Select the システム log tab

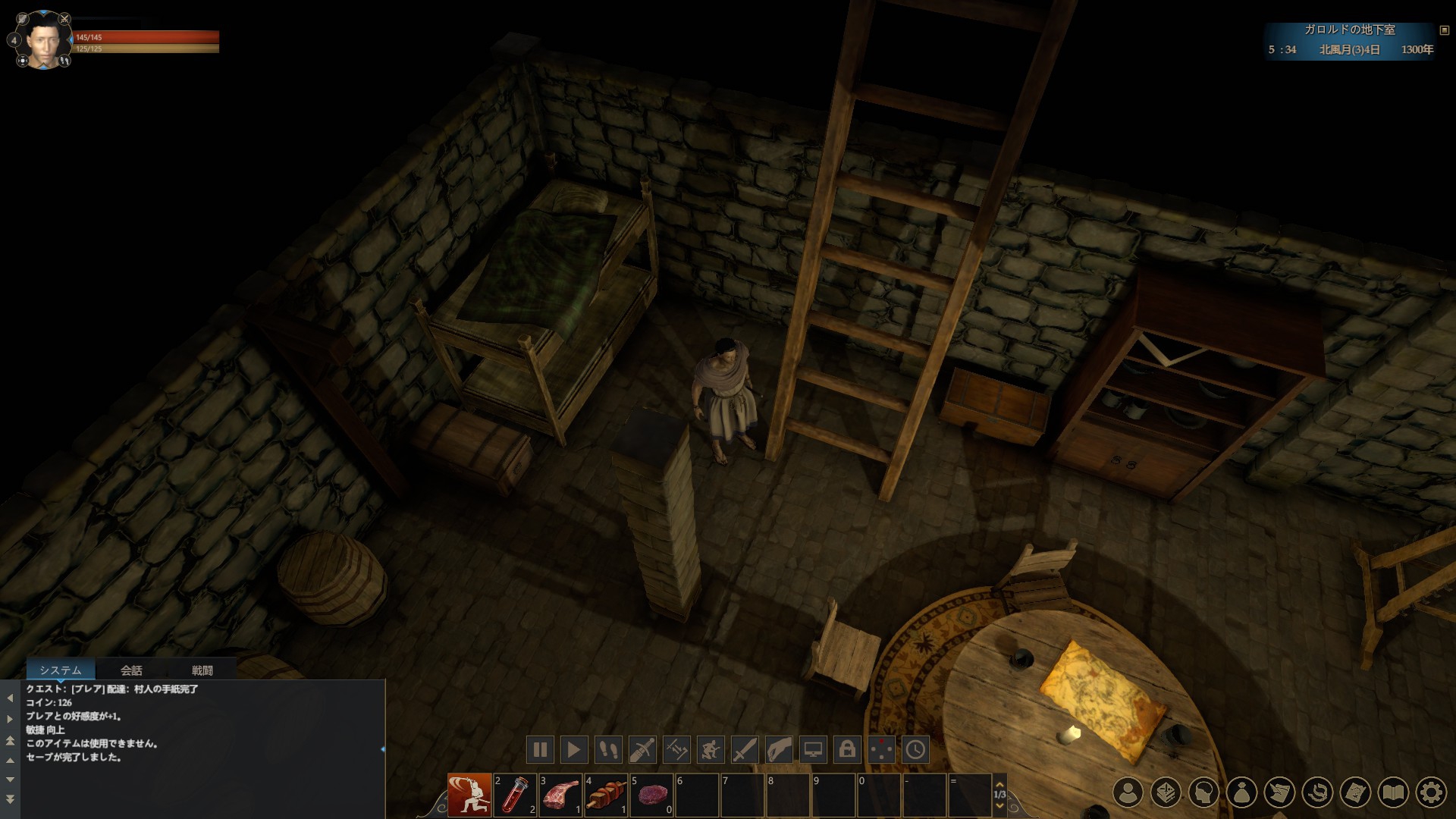[61, 670]
